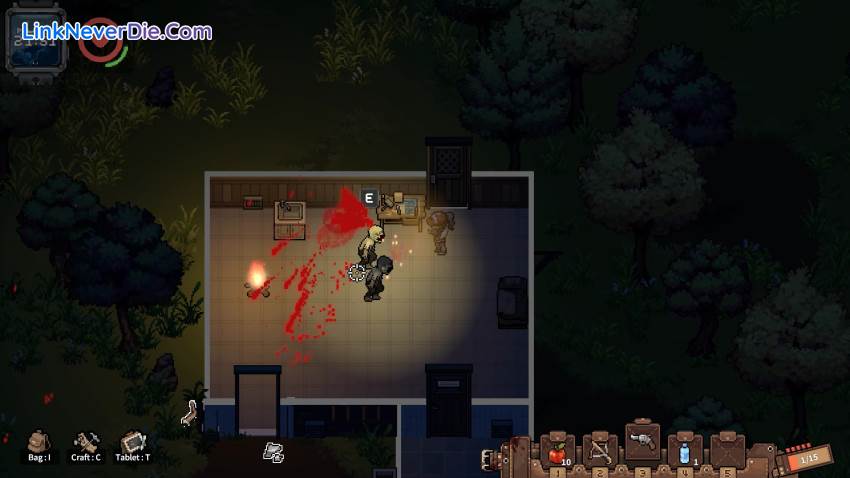This screenshot has width=850, height=478.
Task: Select the bow hotbar slot
Action: (x=600, y=451)
